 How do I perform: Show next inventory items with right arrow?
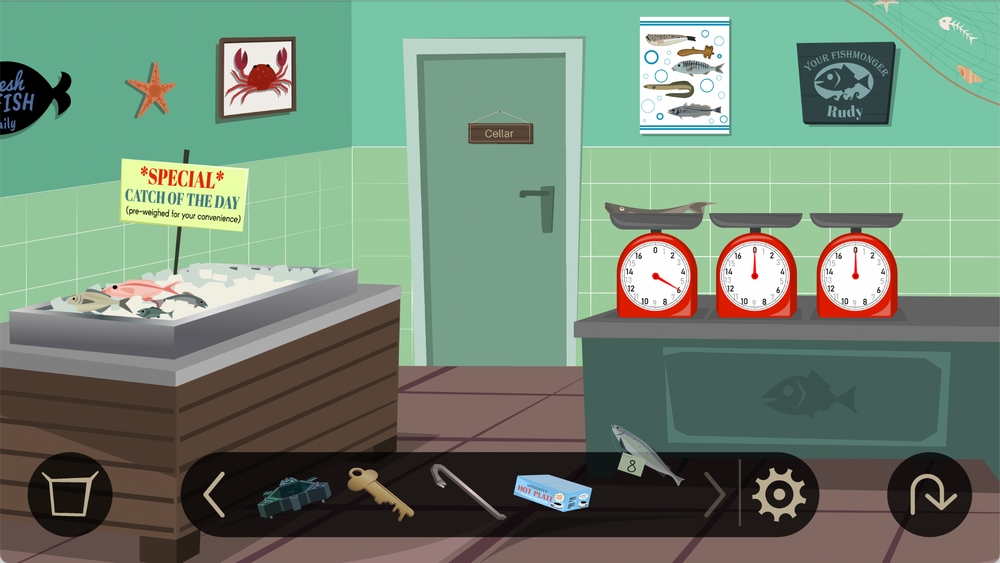714,494
